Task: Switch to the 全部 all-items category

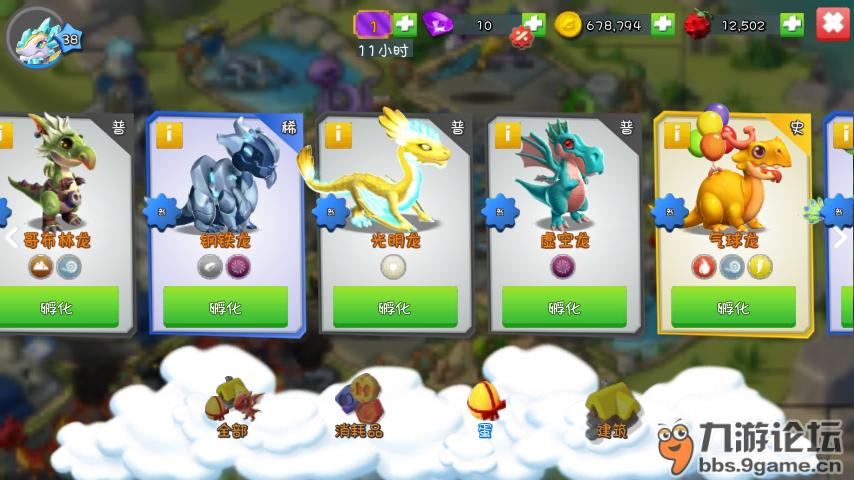Action: pos(229,410)
